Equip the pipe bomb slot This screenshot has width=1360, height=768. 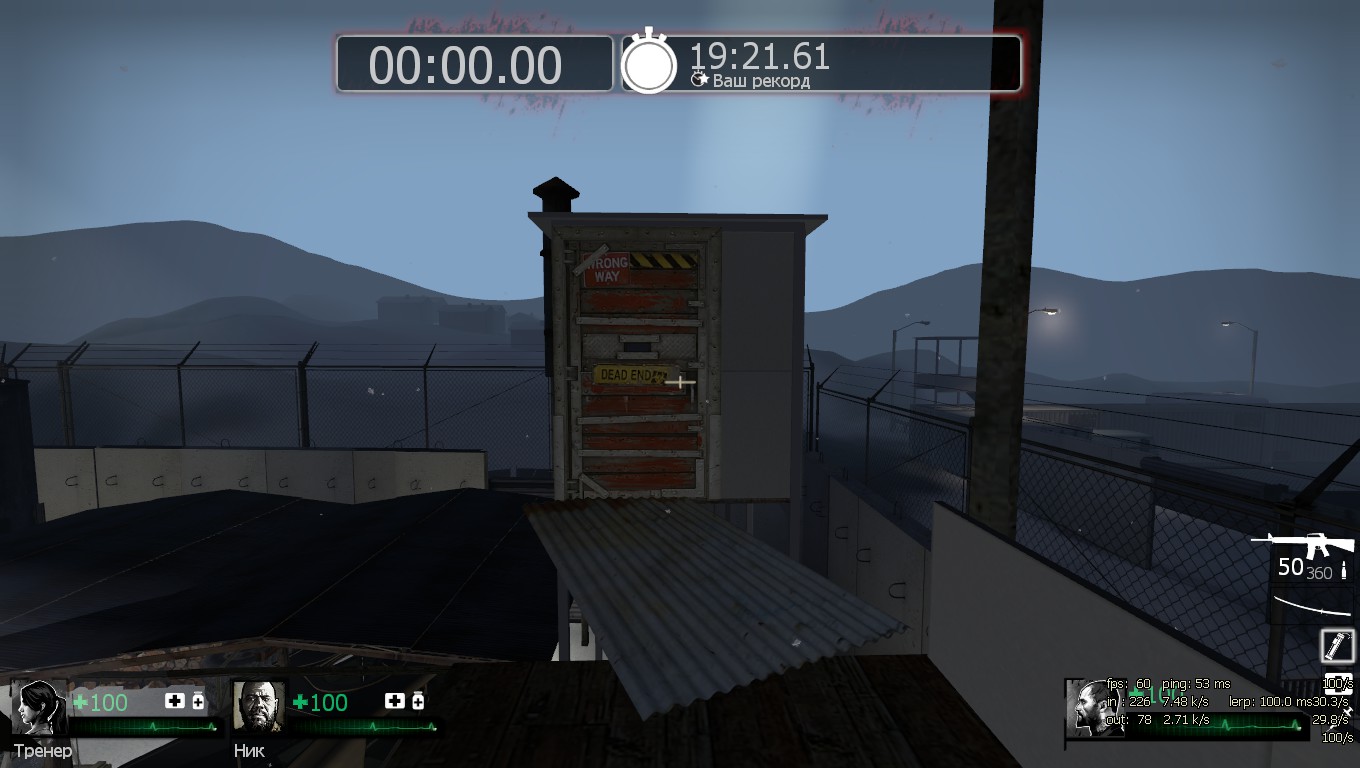pyautogui.click(x=1337, y=646)
